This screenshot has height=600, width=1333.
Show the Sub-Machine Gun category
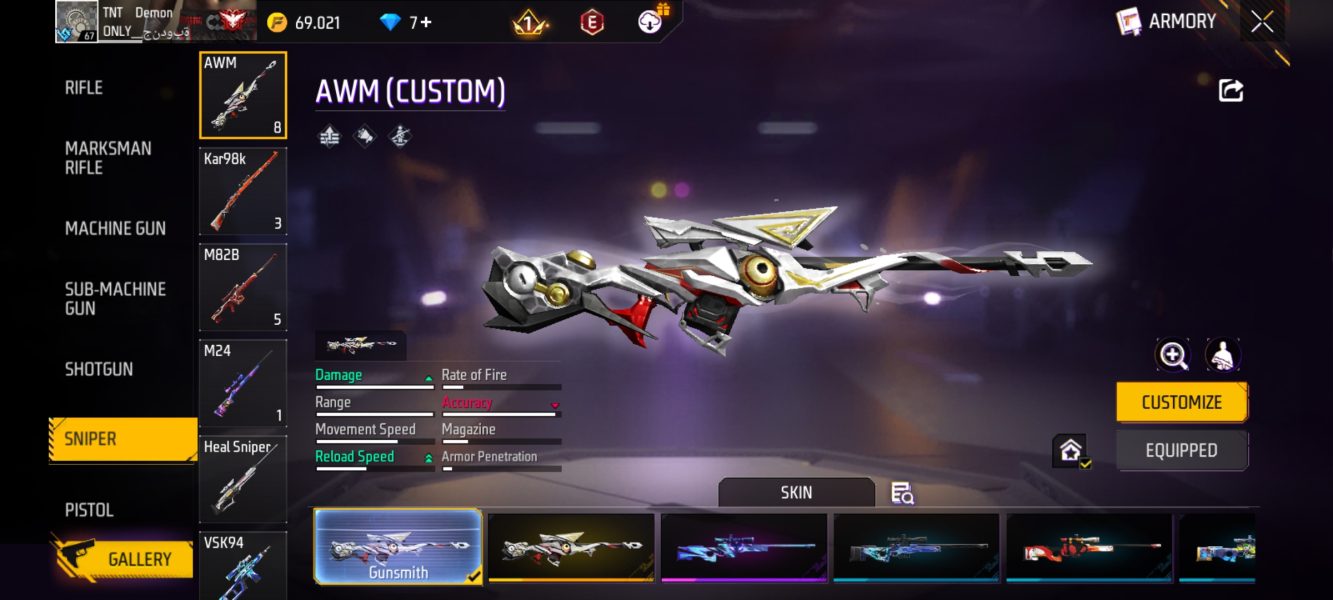click(x=115, y=298)
